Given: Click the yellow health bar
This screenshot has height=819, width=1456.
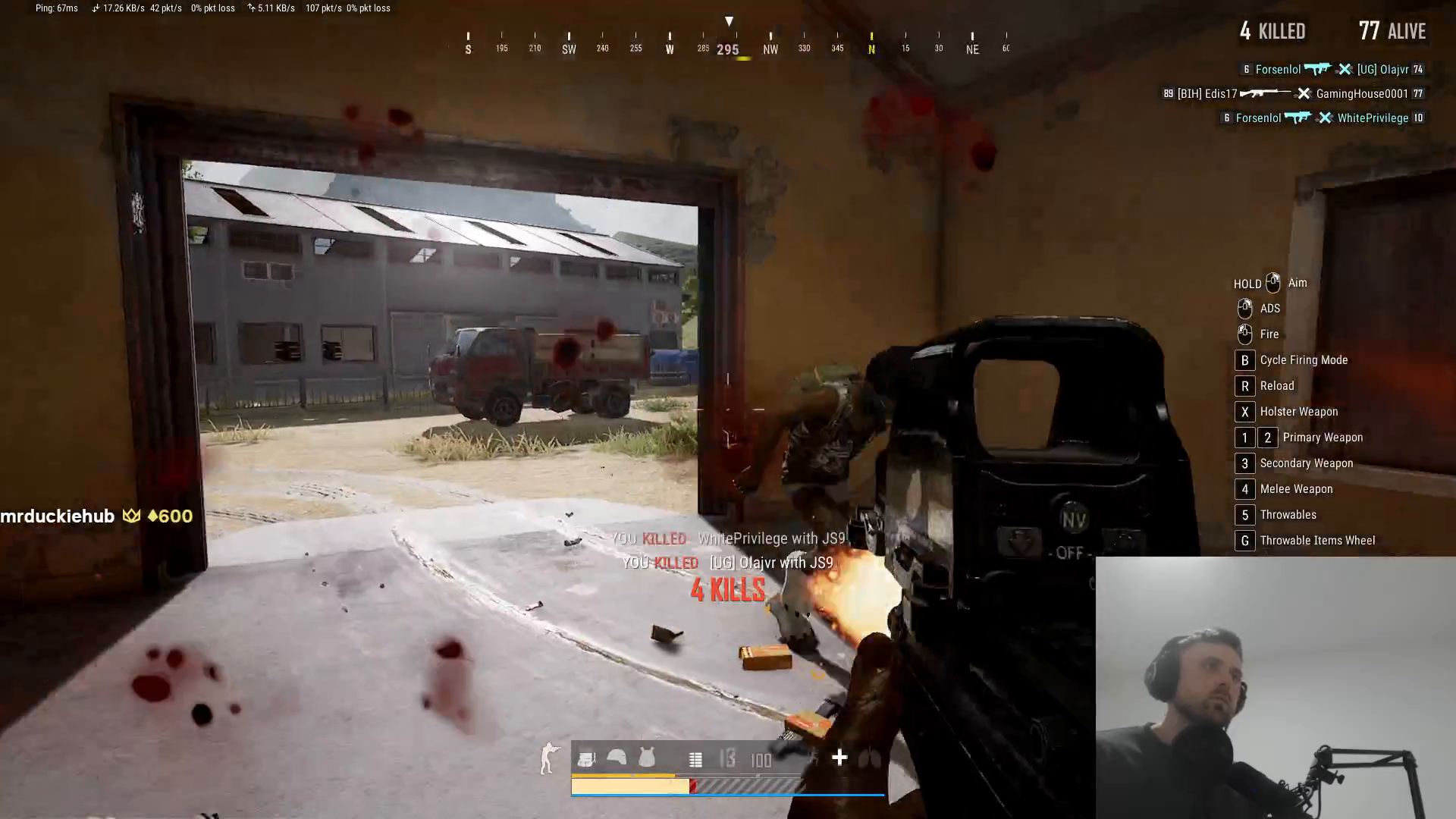Looking at the screenshot, I should [x=629, y=787].
